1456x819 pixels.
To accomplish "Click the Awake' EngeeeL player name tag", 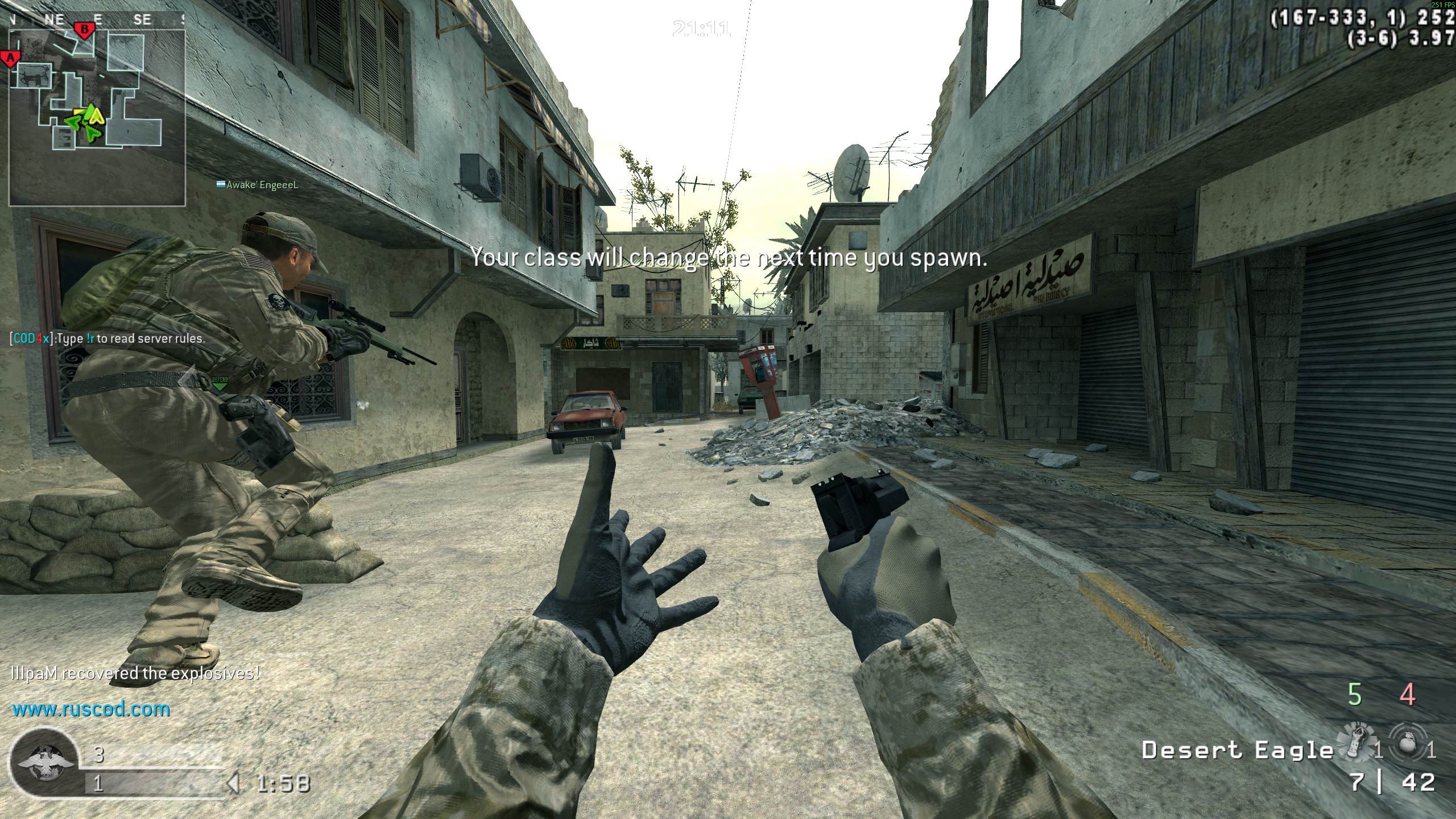I will point(262,185).
